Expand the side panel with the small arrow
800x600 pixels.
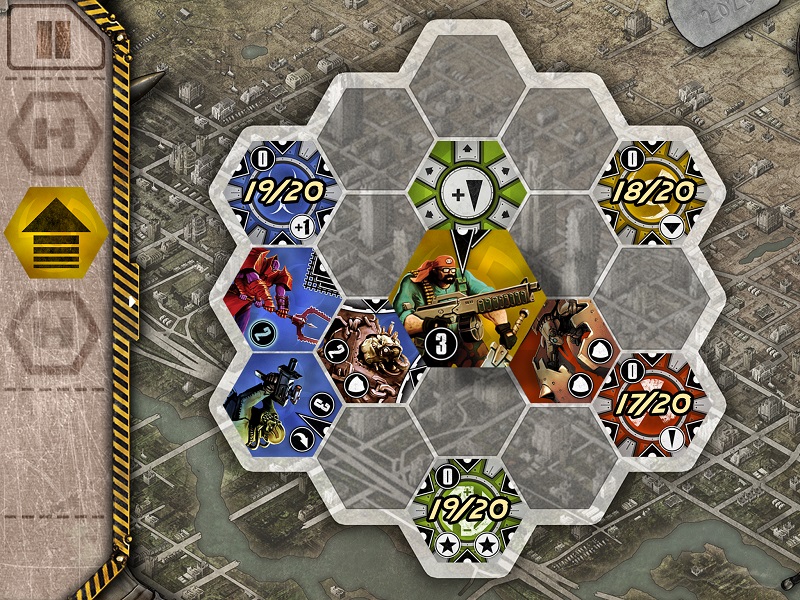[x=133, y=300]
